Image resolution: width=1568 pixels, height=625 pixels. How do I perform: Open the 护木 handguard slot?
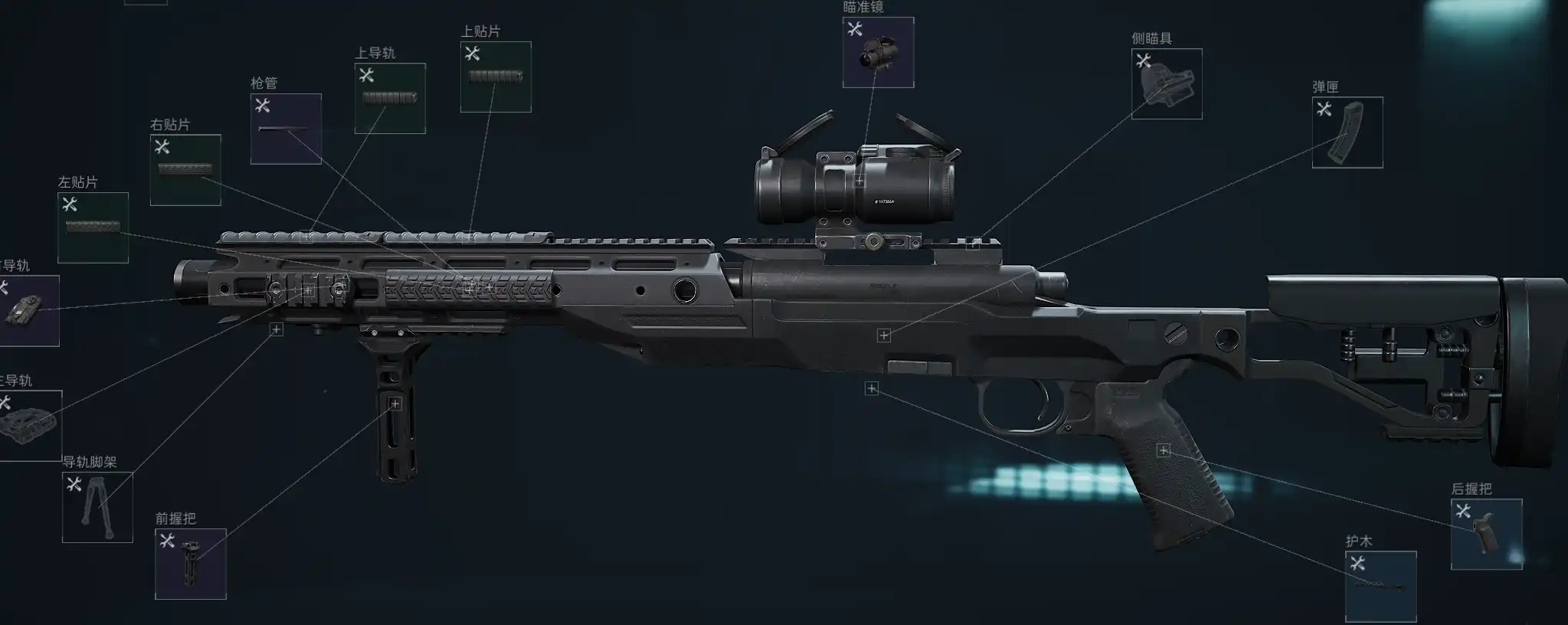(1380, 586)
